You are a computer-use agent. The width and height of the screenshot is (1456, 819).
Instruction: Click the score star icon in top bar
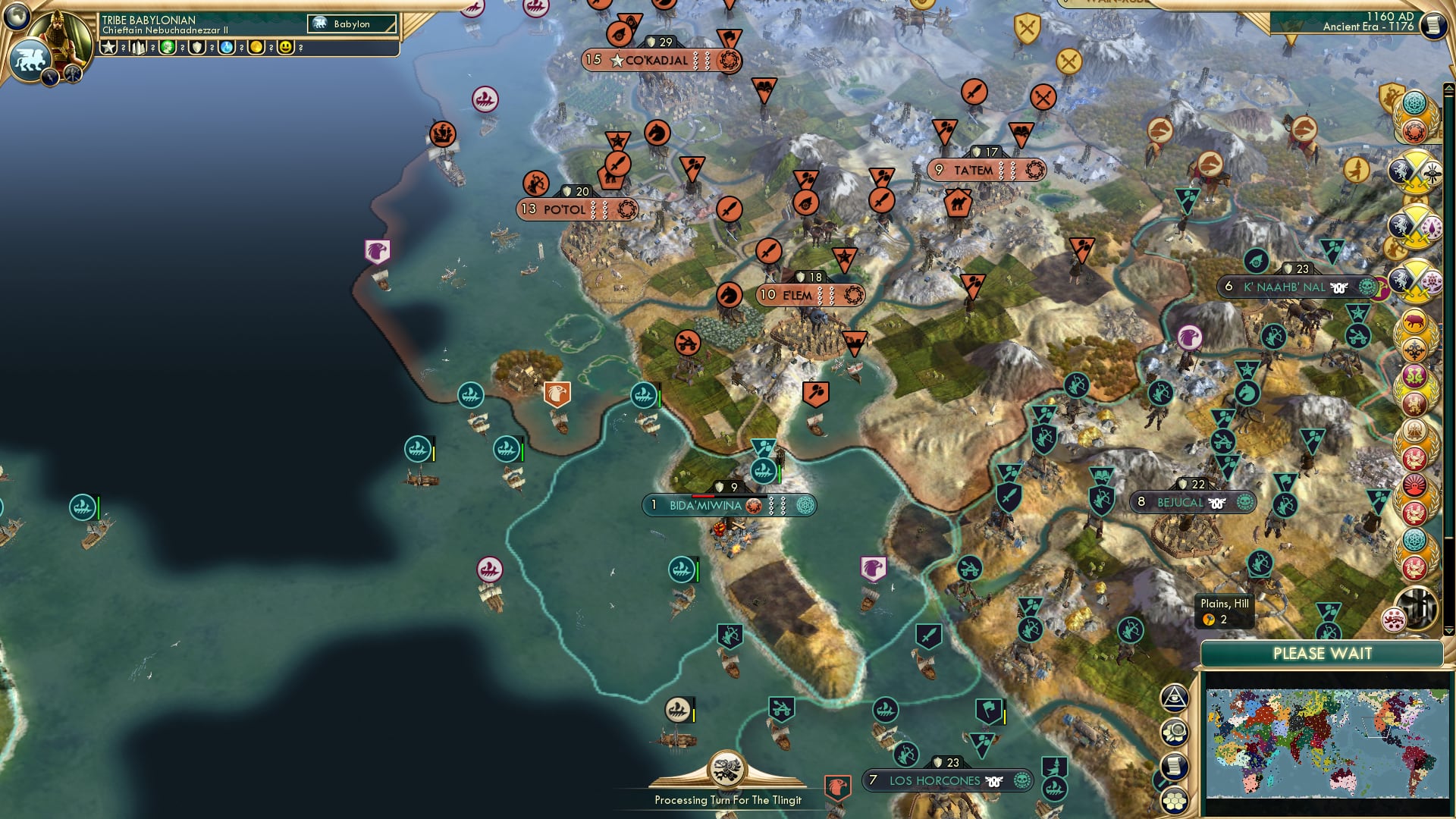(108, 48)
